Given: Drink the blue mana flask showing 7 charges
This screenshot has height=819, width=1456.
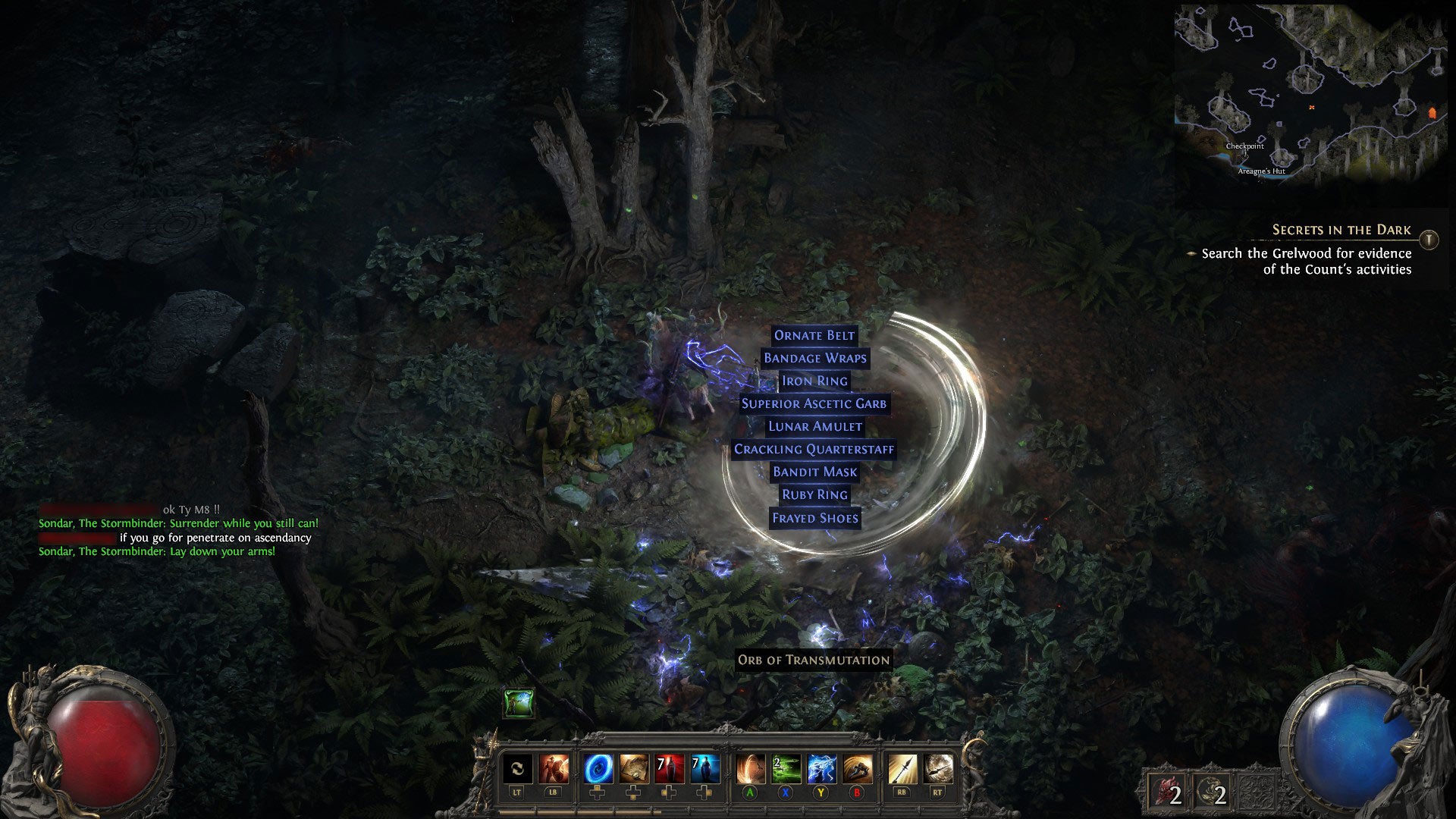Looking at the screenshot, I should tap(707, 768).
